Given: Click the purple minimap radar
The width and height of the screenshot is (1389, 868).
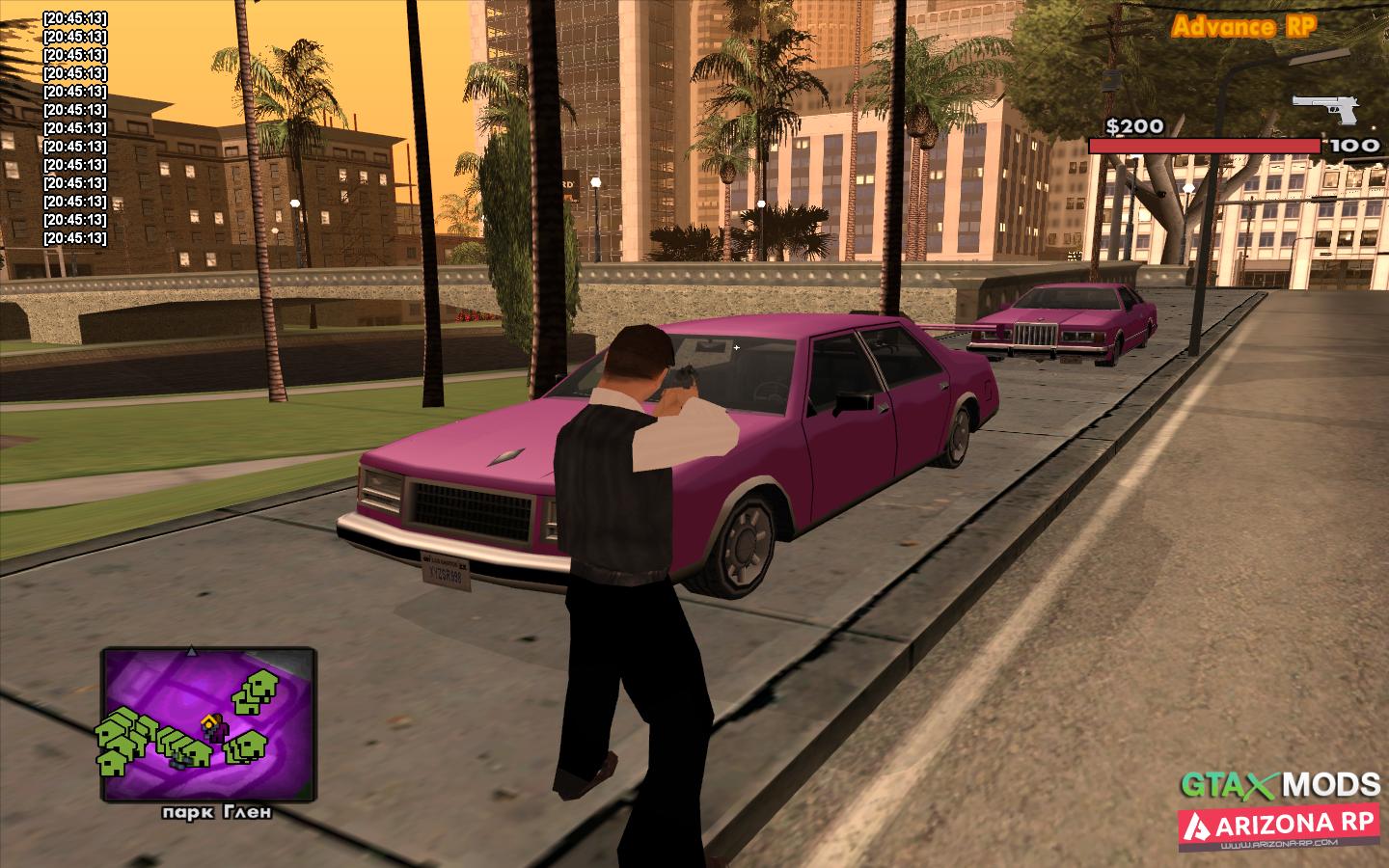Looking at the screenshot, I should tap(208, 724).
